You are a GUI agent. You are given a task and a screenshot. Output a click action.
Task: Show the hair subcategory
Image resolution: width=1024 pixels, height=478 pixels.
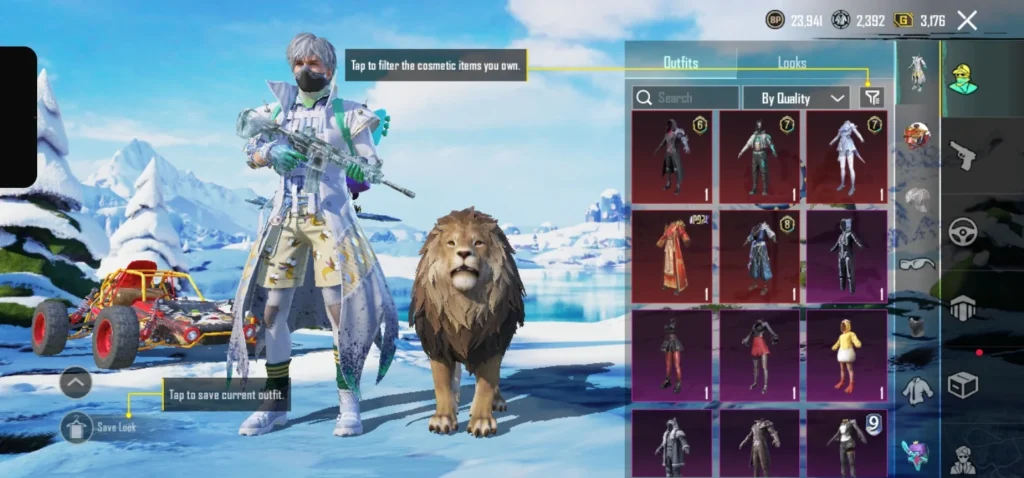(916, 199)
